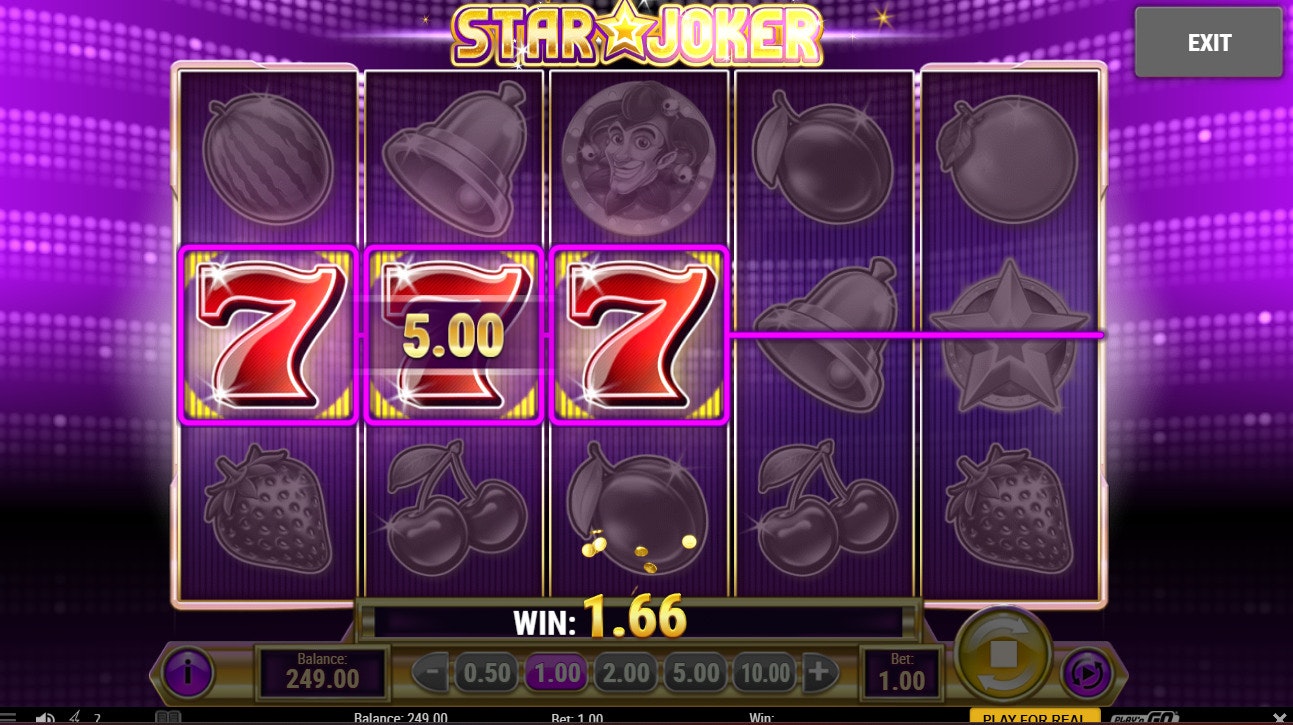This screenshot has height=725, width=1293.
Task: Select the currently active 1.00 bet
Action: click(556, 671)
